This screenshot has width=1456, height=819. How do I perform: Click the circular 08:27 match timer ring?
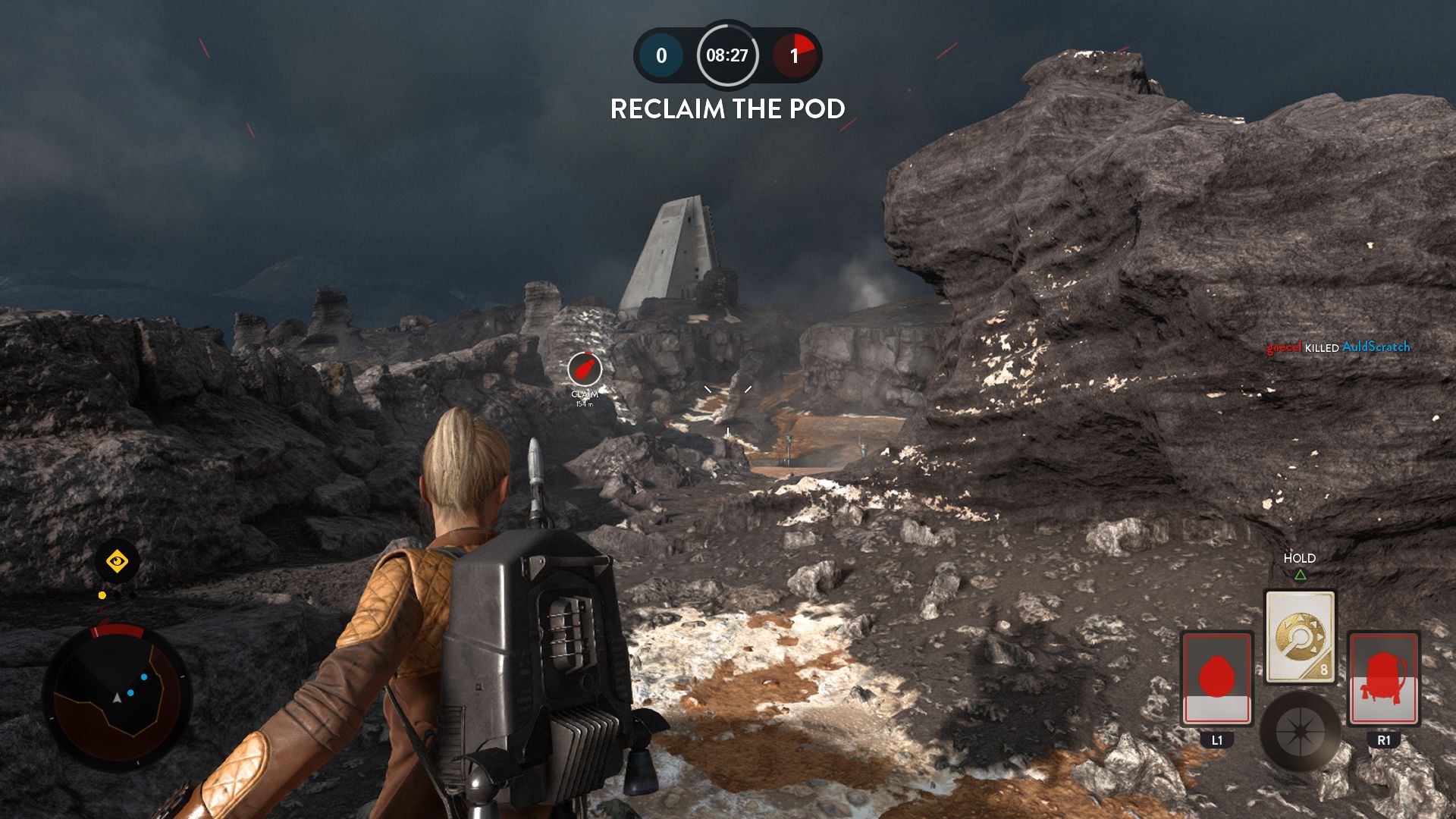726,55
